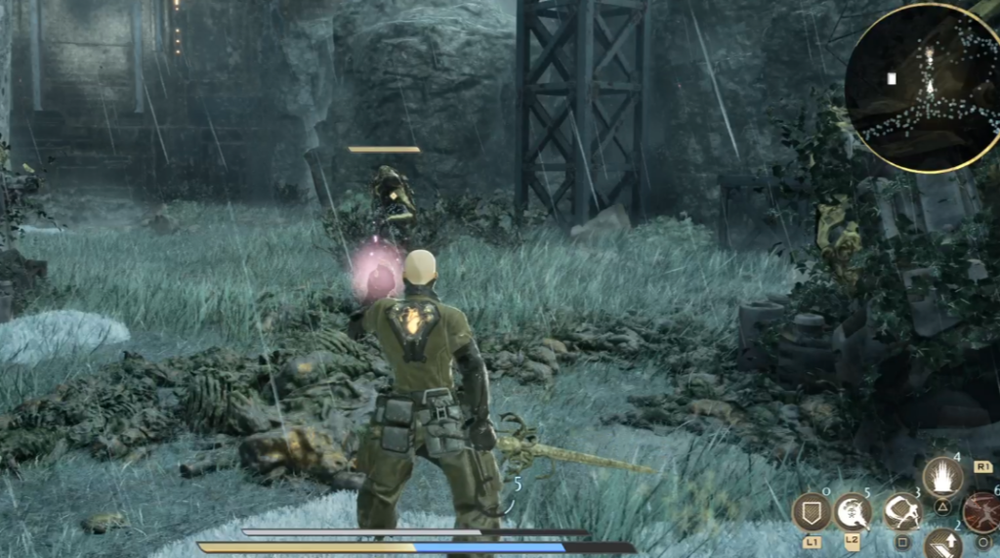Trigger the scythe slash attack ability
The width and height of the screenshot is (1000, 558).
click(x=902, y=512)
